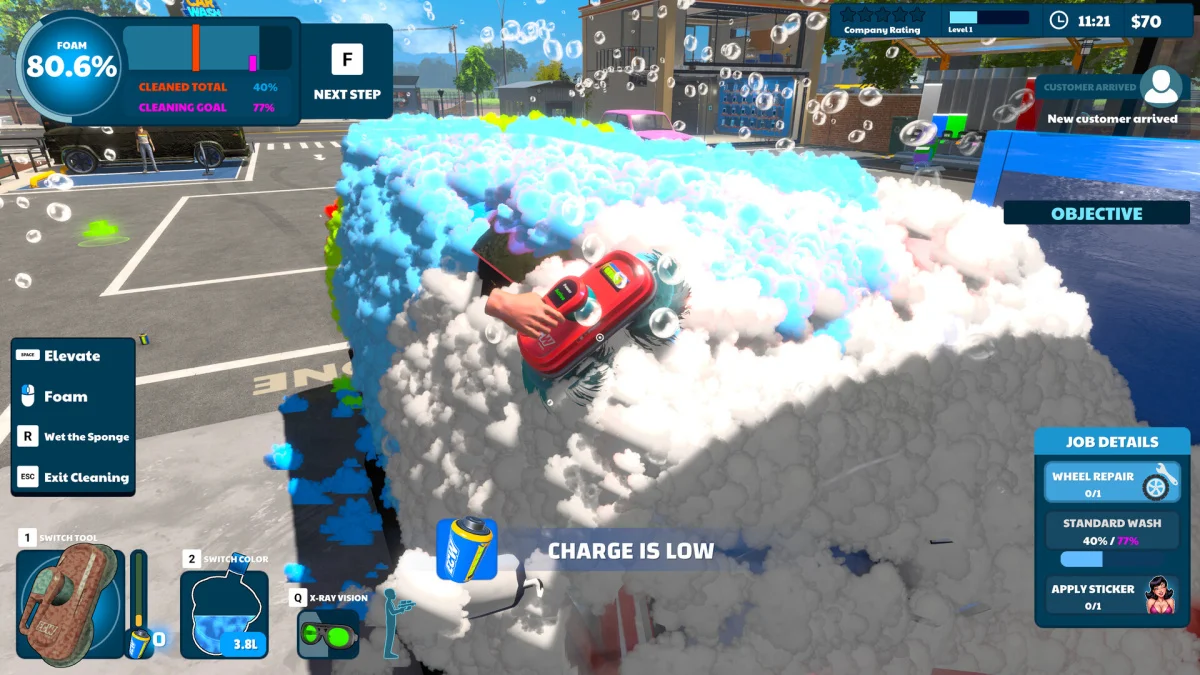Click the Next Step panel
This screenshot has width=1200, height=675.
(347, 71)
